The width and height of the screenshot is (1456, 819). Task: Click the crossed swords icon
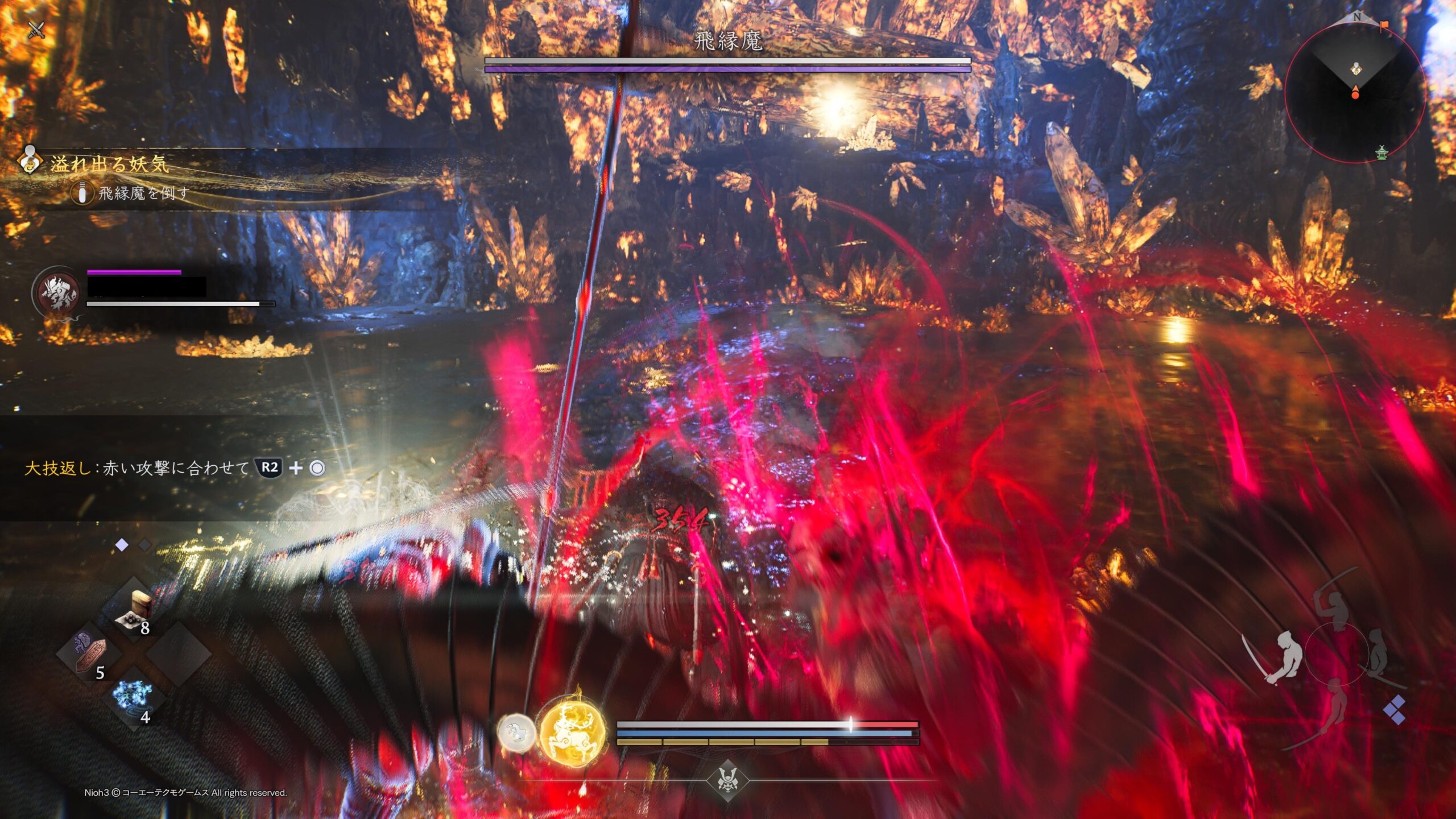coord(36,30)
